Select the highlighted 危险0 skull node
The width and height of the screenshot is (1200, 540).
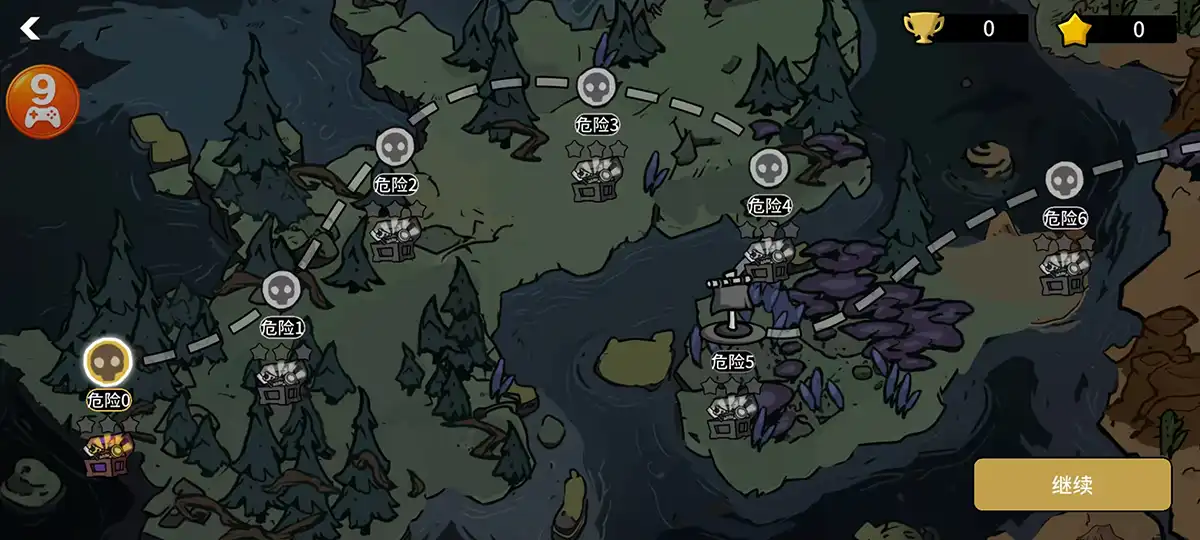(x=107, y=362)
